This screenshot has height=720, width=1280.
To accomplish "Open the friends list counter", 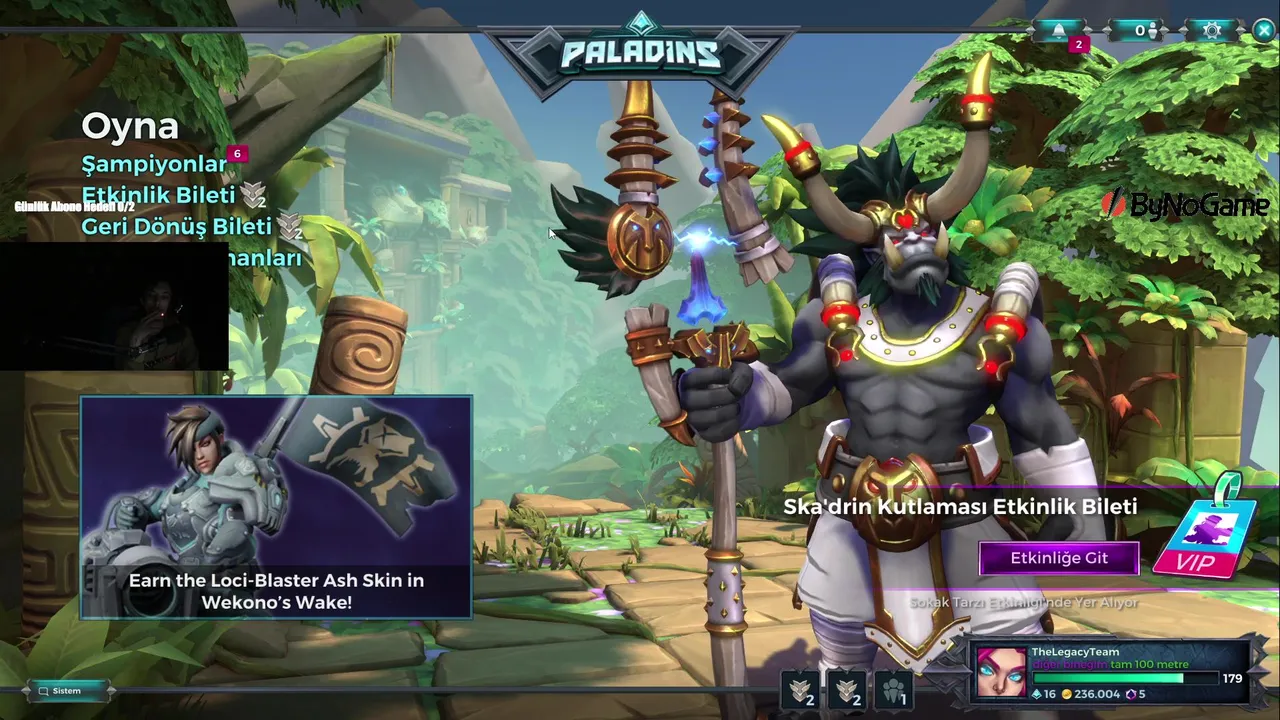I will coord(1144,31).
